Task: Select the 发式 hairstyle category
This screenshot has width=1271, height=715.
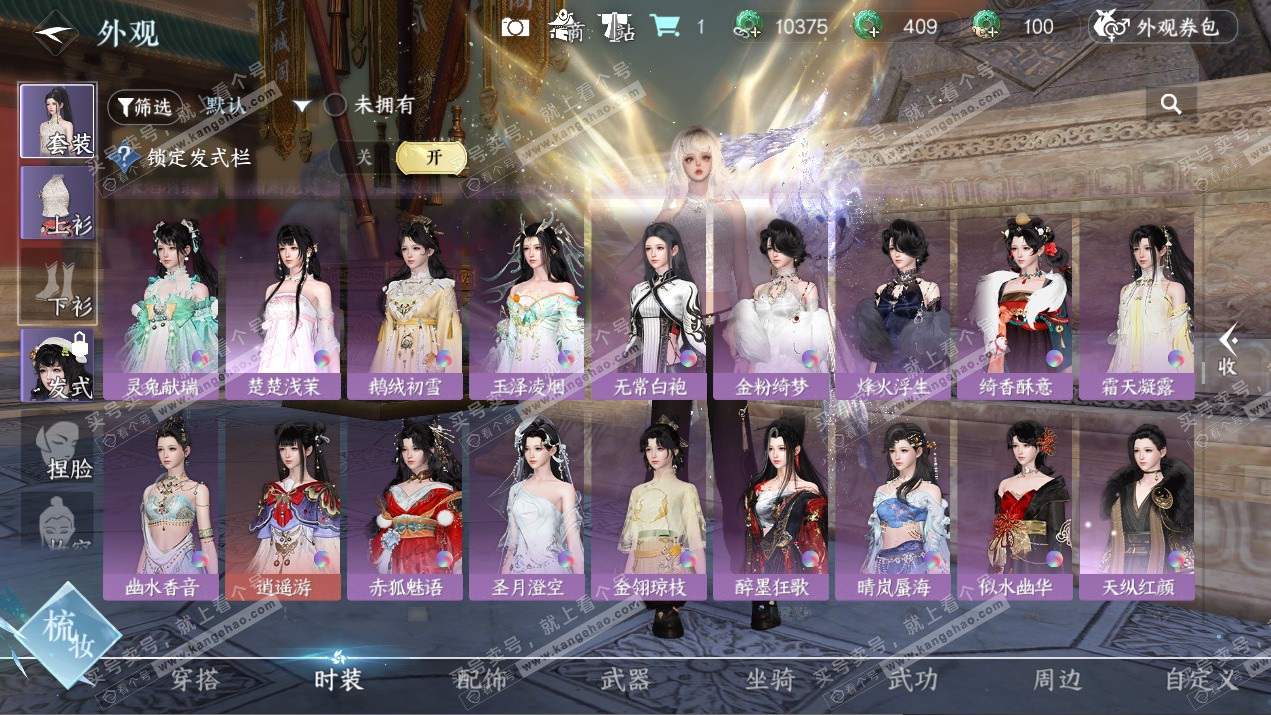Action: [x=57, y=366]
